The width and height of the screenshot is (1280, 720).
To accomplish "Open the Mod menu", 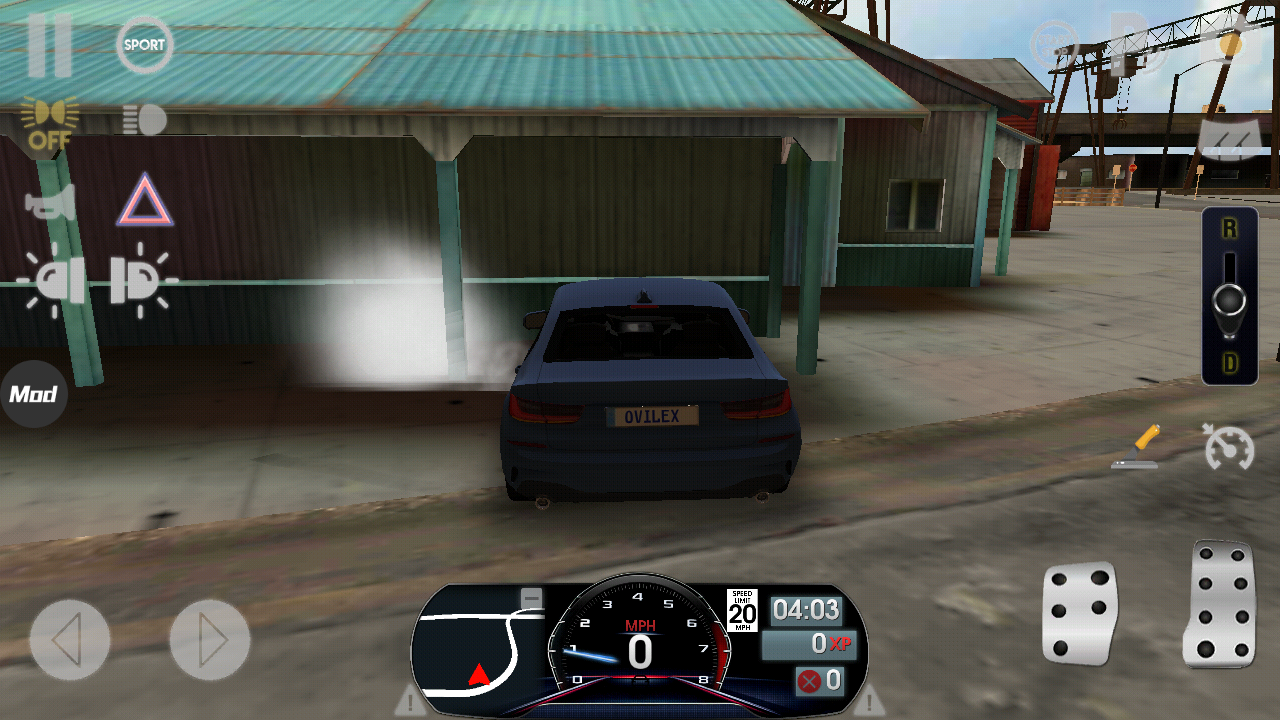I will click(x=33, y=394).
